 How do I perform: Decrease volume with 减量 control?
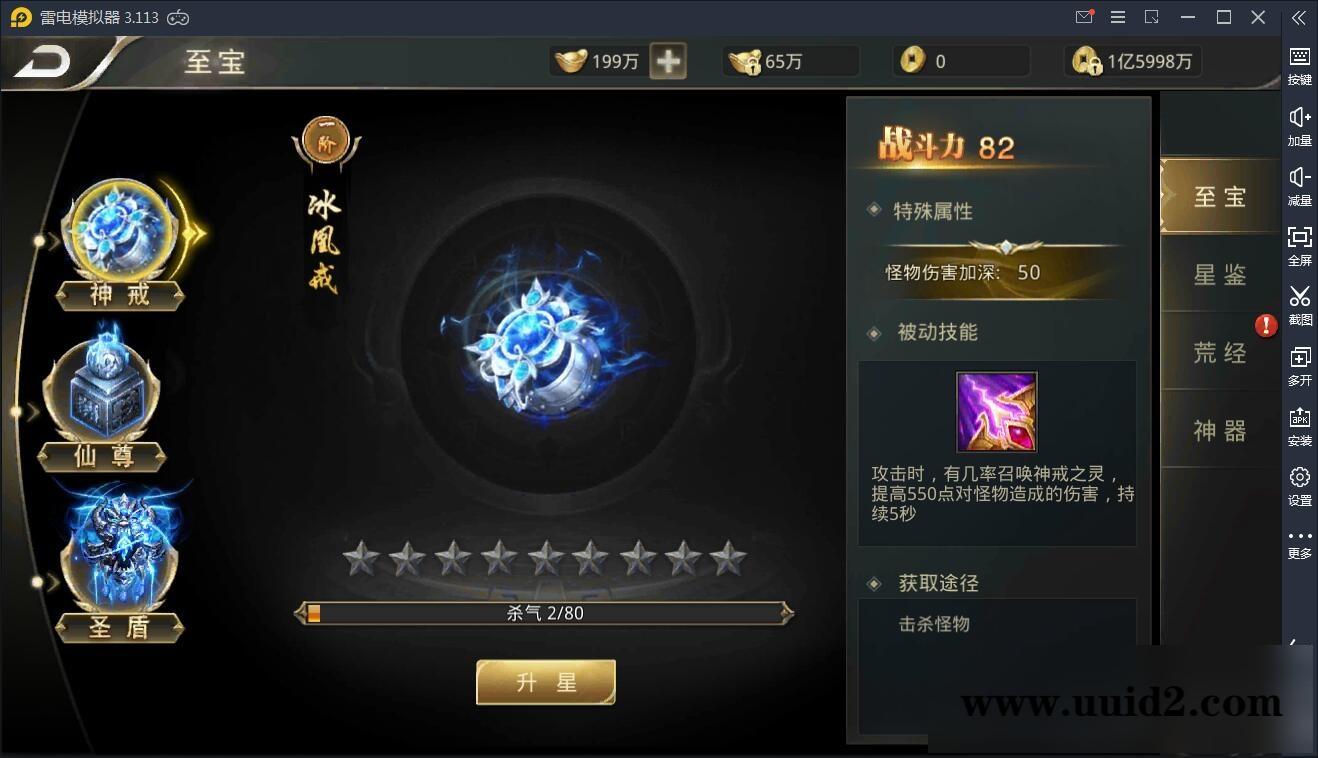click(1299, 183)
